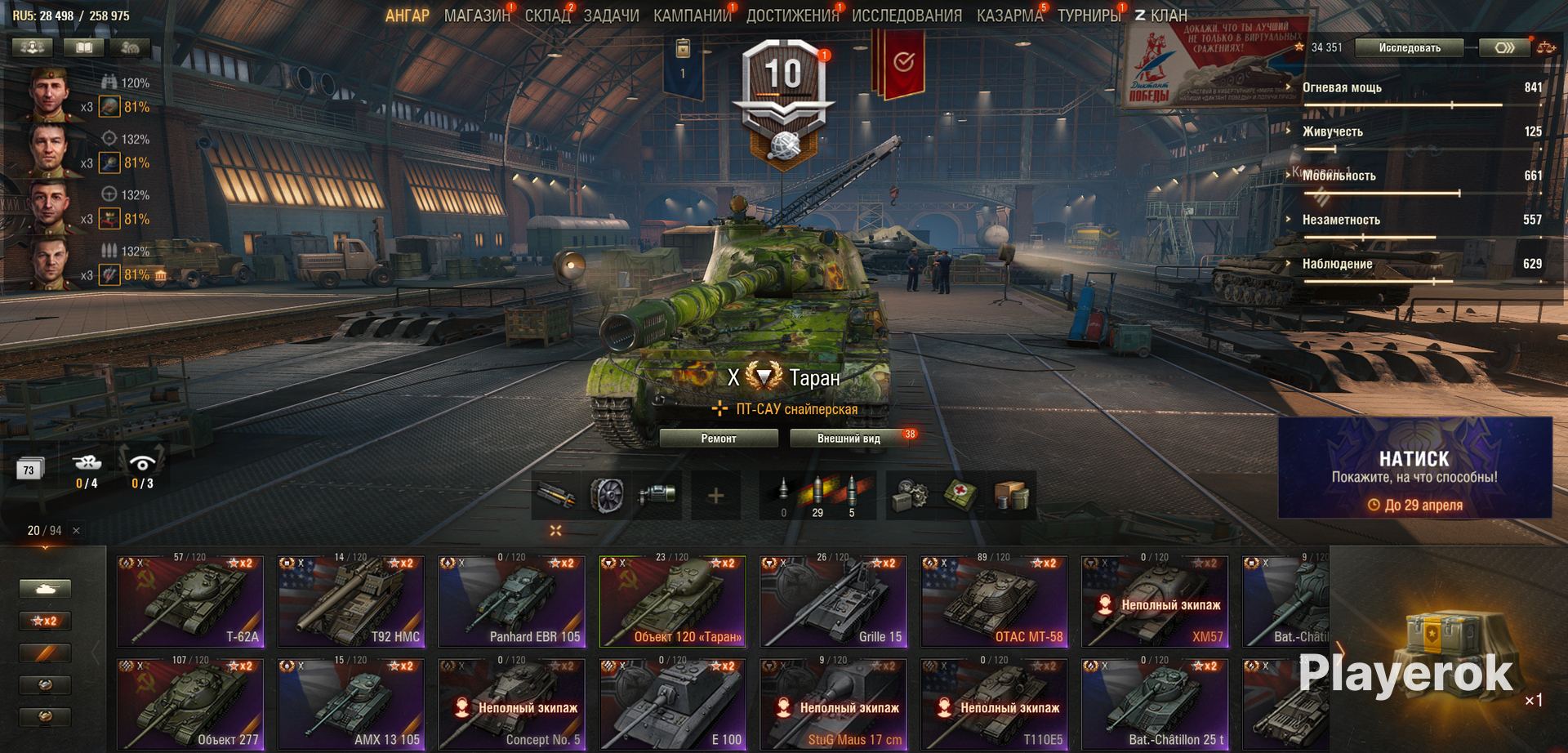The width and height of the screenshot is (1568, 753).
Task: Choose the Grille 15 tank
Action: 834,602
